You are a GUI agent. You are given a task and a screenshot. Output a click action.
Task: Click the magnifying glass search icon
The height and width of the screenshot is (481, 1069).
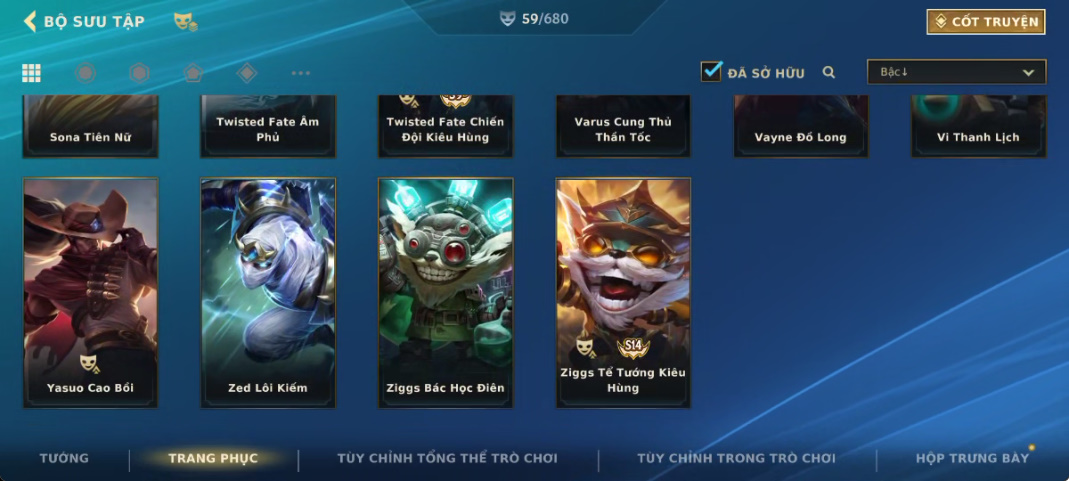[x=828, y=72]
